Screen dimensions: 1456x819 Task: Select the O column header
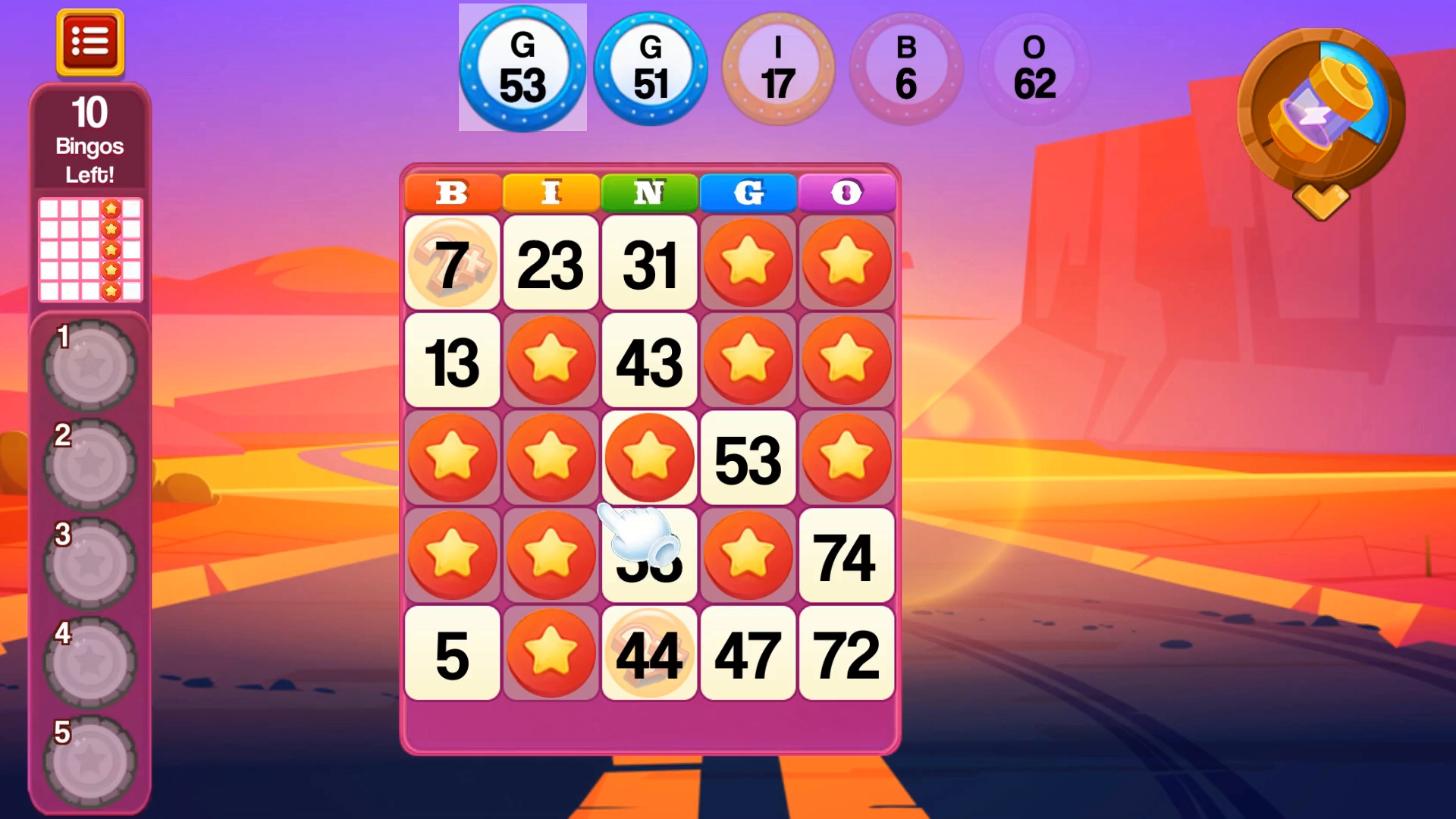click(846, 193)
